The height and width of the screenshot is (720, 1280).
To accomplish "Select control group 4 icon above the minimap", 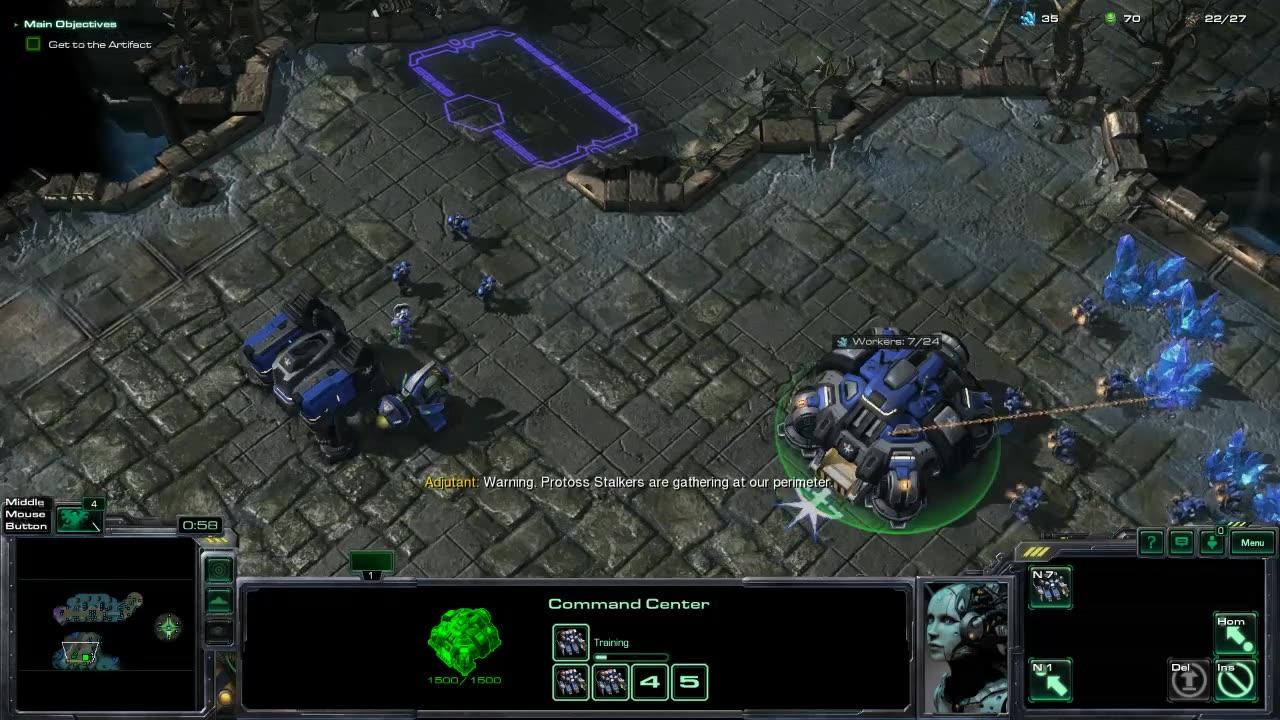I will (x=78, y=520).
